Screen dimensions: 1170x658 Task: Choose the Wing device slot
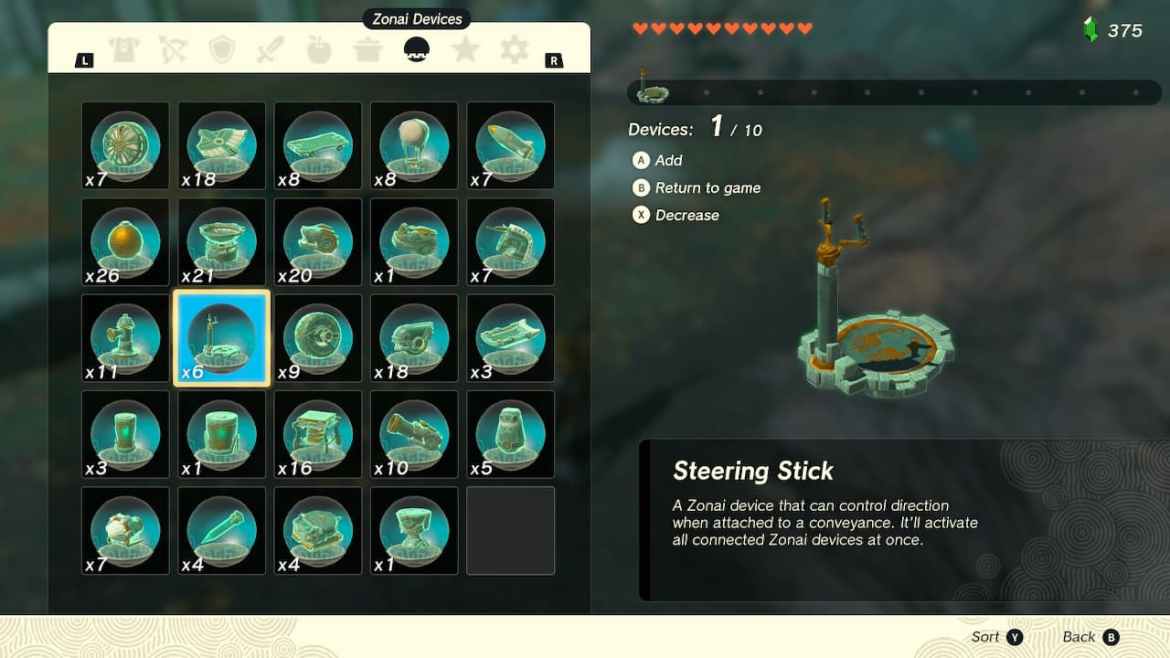pos(221,146)
